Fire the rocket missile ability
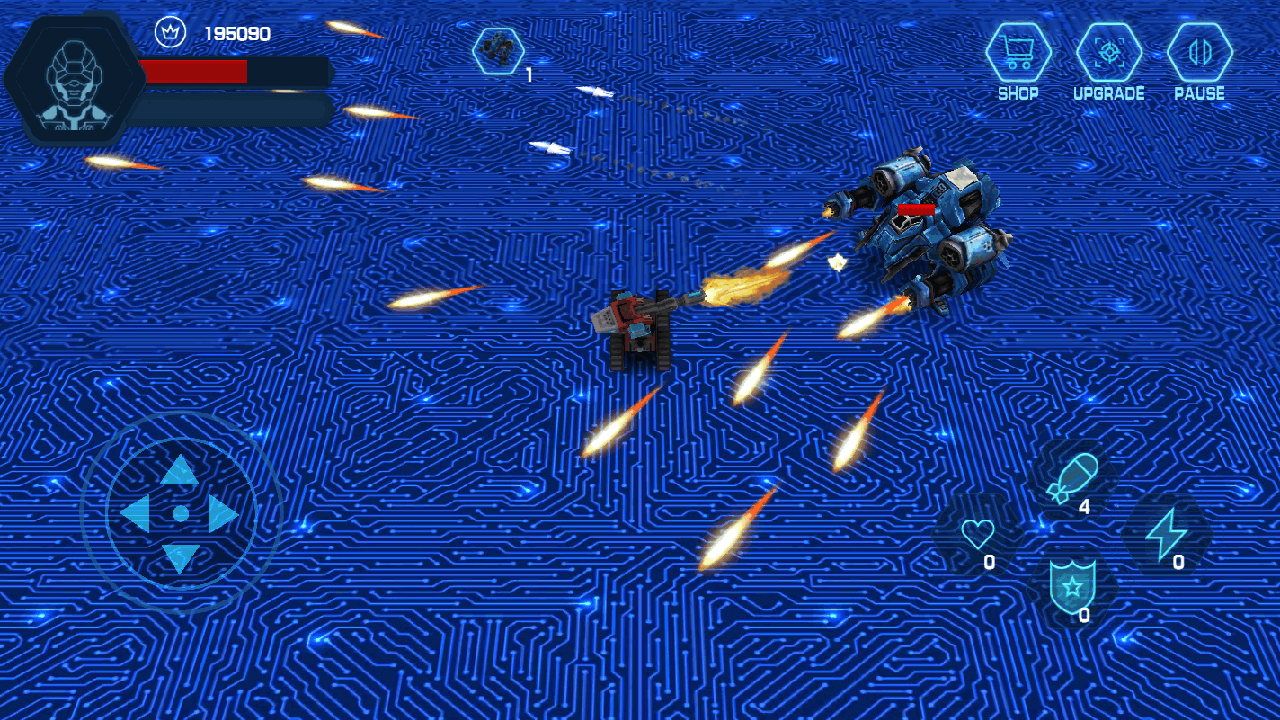Viewport: 1280px width, 720px height. pyautogui.click(x=1072, y=478)
